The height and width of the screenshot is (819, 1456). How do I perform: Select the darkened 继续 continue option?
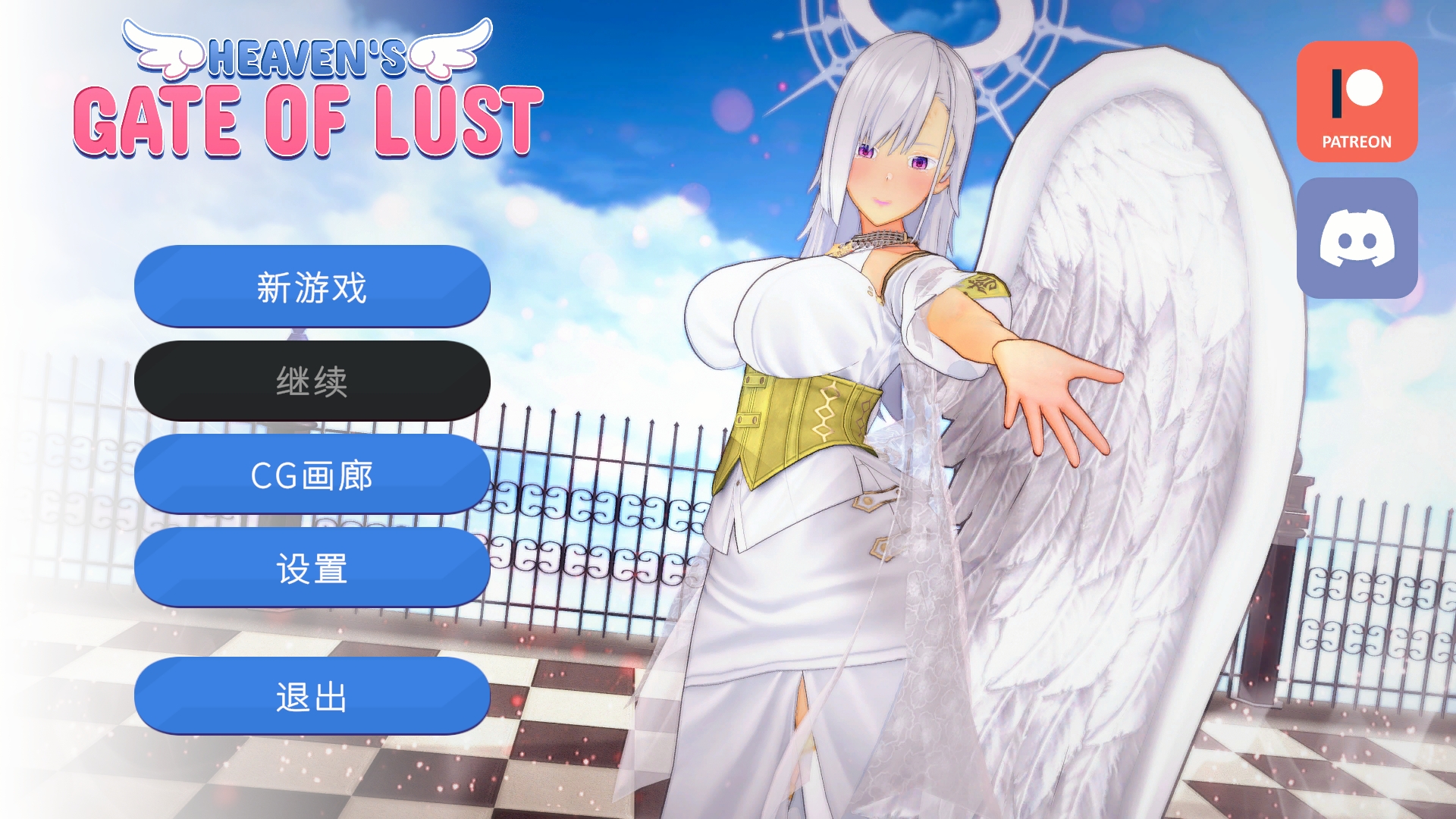(x=311, y=381)
